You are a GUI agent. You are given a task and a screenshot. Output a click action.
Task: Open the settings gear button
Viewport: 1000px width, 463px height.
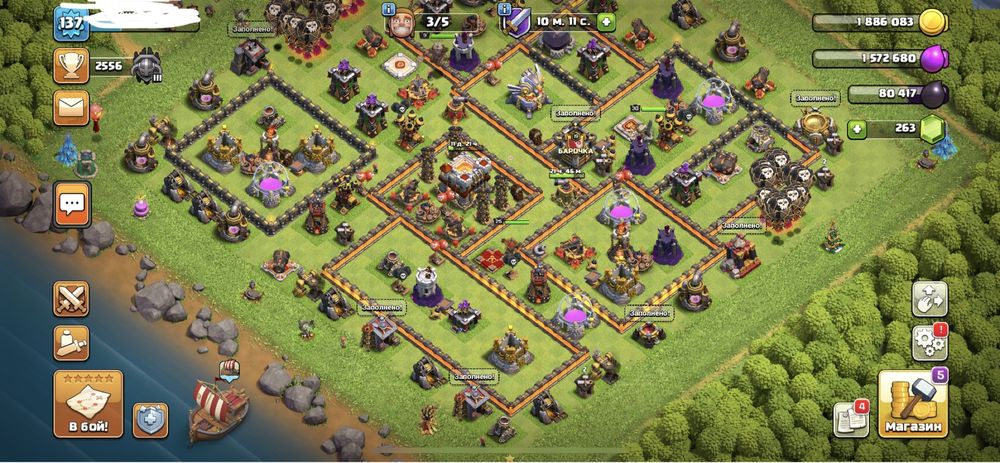pos(928,343)
